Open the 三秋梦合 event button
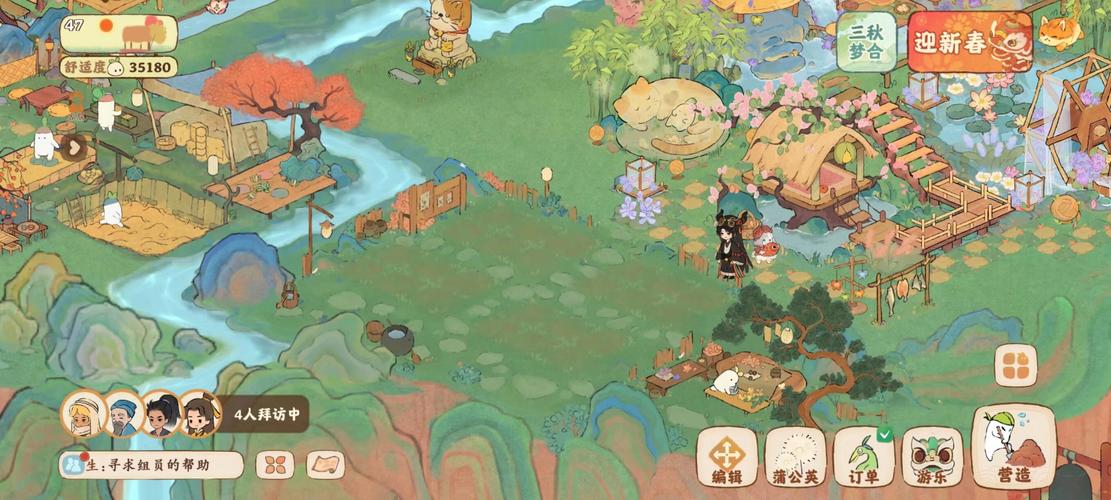This screenshot has height=500, width=1111. (866, 42)
